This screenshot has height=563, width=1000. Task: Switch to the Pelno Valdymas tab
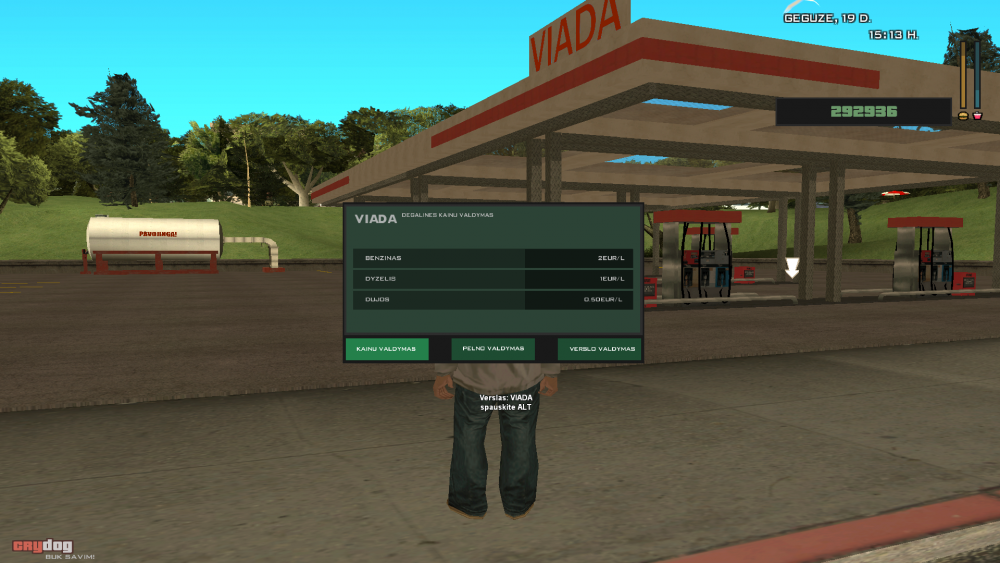pyautogui.click(x=493, y=349)
